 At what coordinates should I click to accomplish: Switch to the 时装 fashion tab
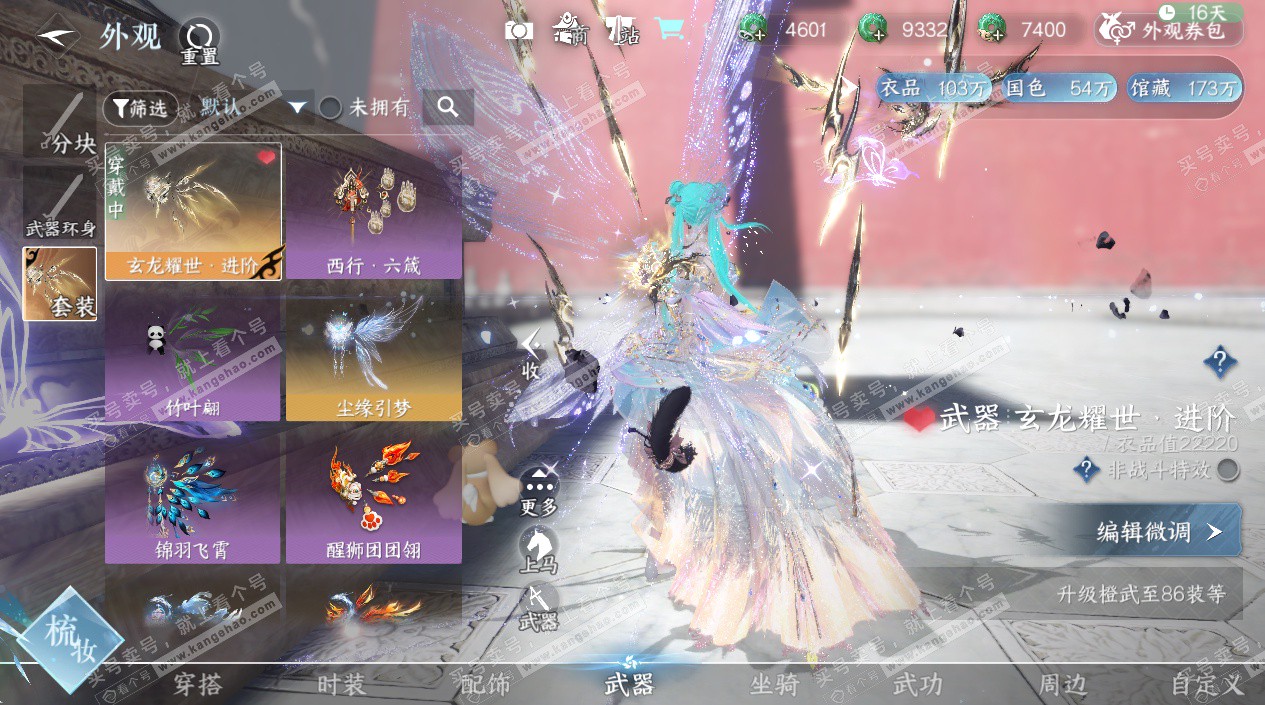342,685
